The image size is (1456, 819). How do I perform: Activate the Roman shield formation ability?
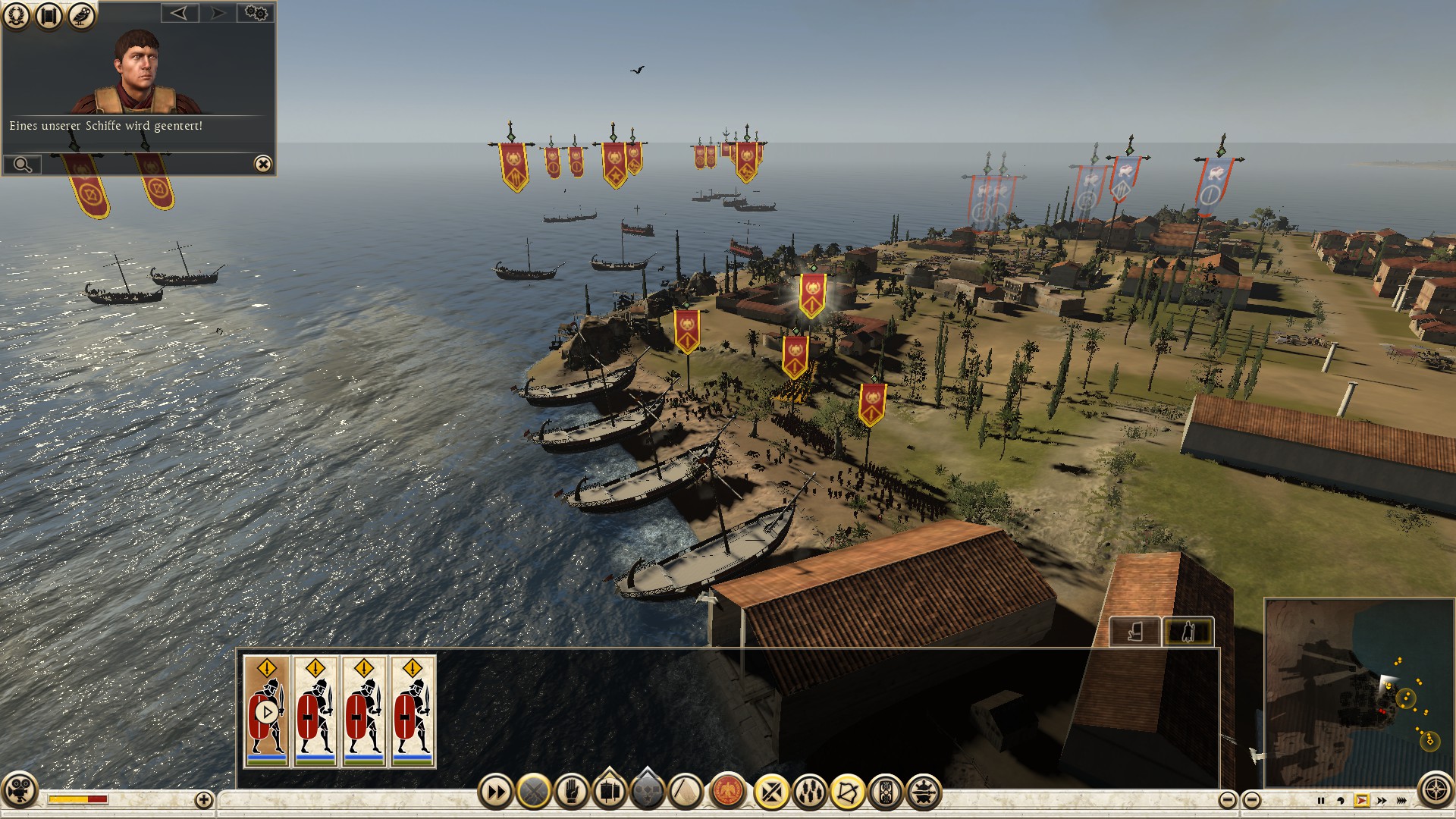click(885, 792)
